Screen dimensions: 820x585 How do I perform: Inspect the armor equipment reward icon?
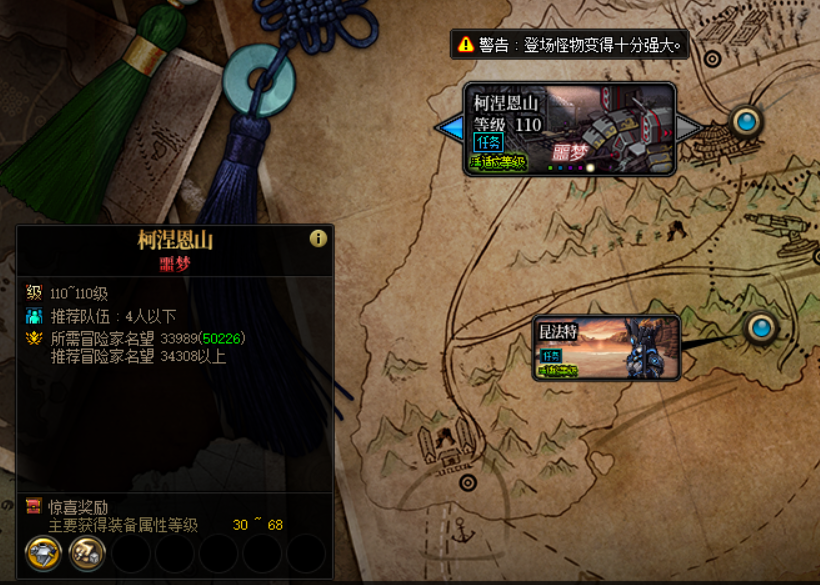(43, 553)
